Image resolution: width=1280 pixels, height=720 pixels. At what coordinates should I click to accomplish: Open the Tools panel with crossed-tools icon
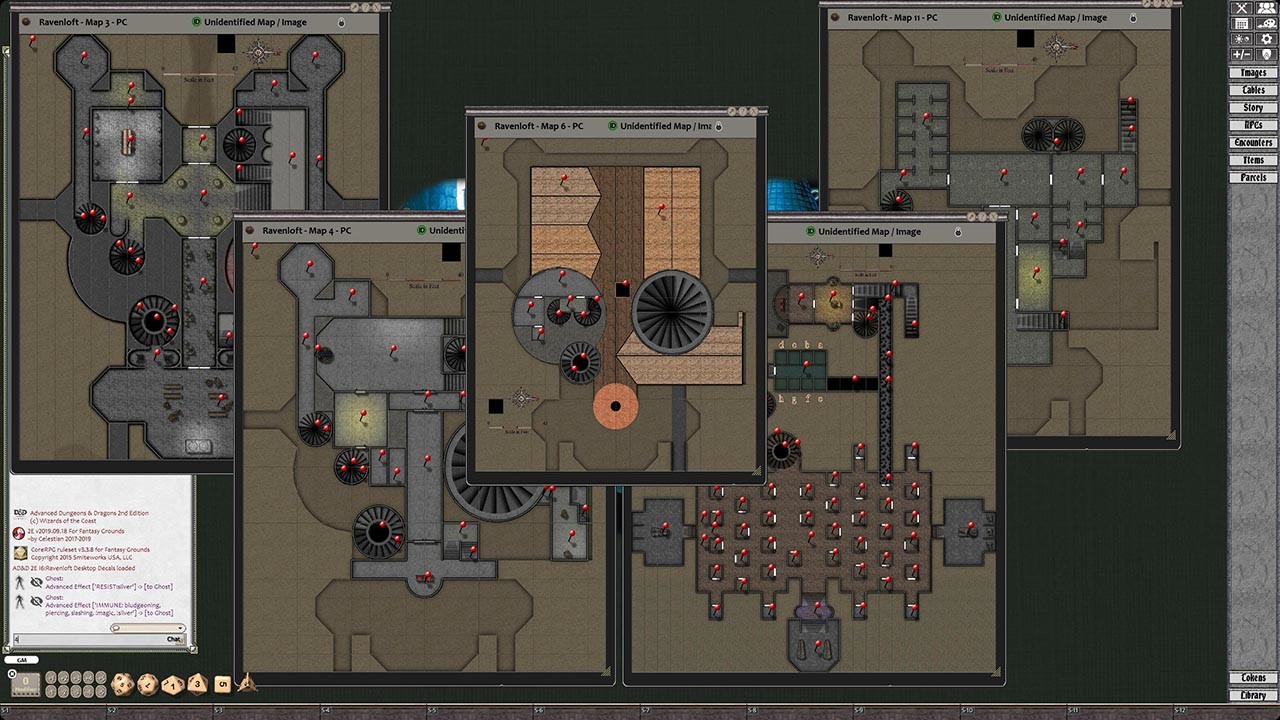coord(1243,9)
